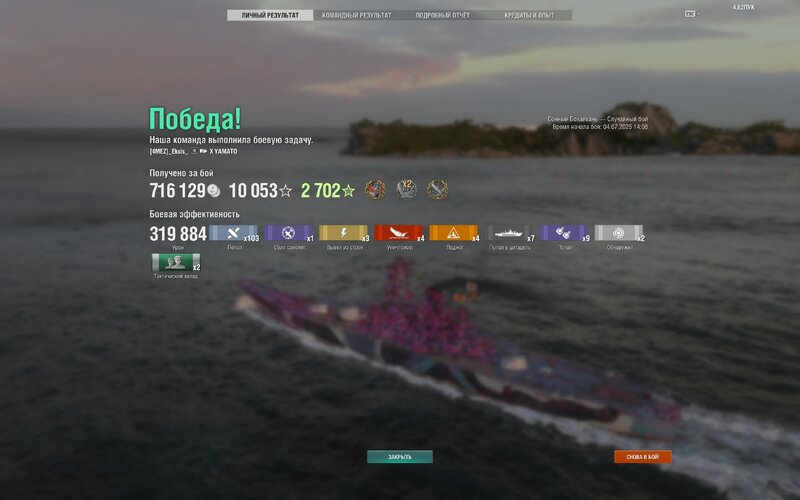The width and height of the screenshot is (800, 500).
Task: Switch to the Личный результат tab
Action: 270,16
